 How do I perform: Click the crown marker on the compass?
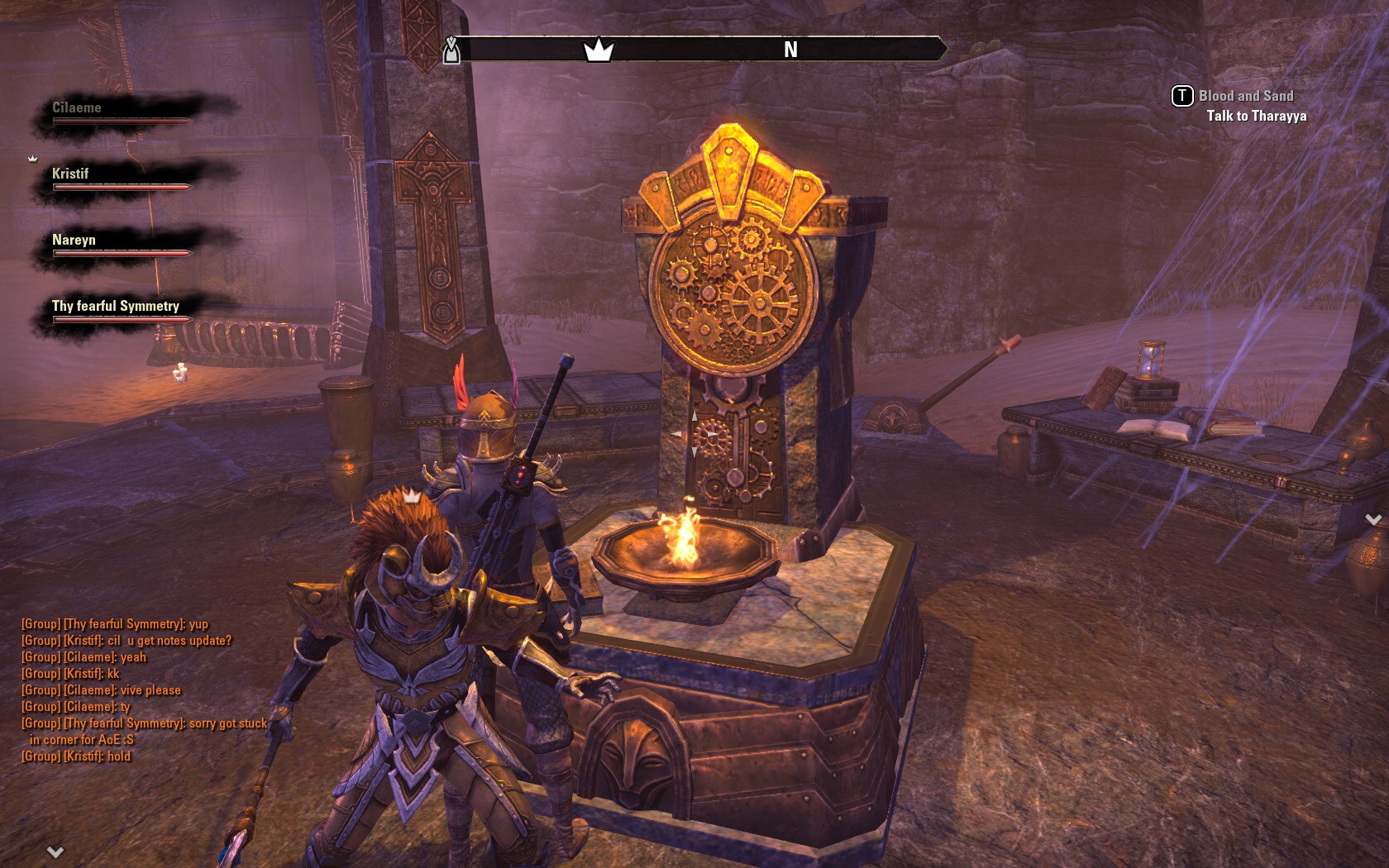point(598,50)
